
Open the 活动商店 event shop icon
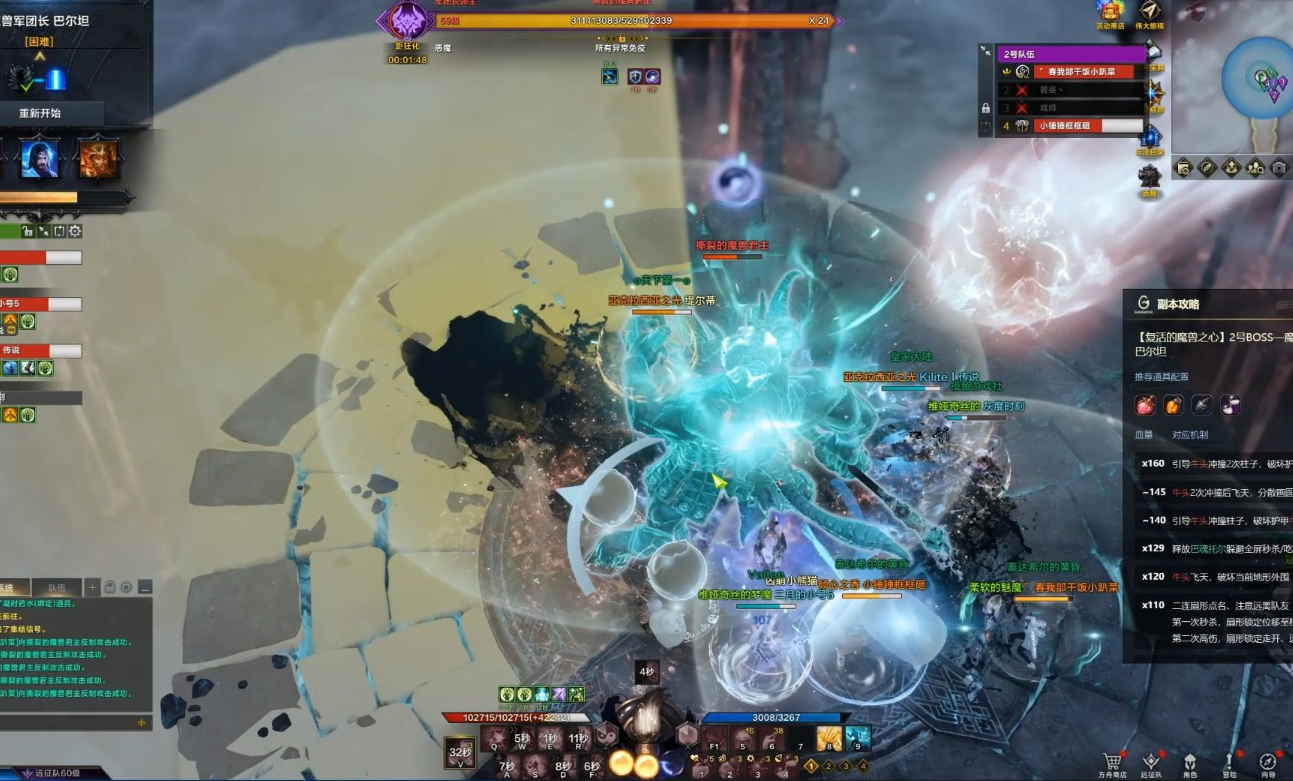pyautogui.click(x=1110, y=12)
